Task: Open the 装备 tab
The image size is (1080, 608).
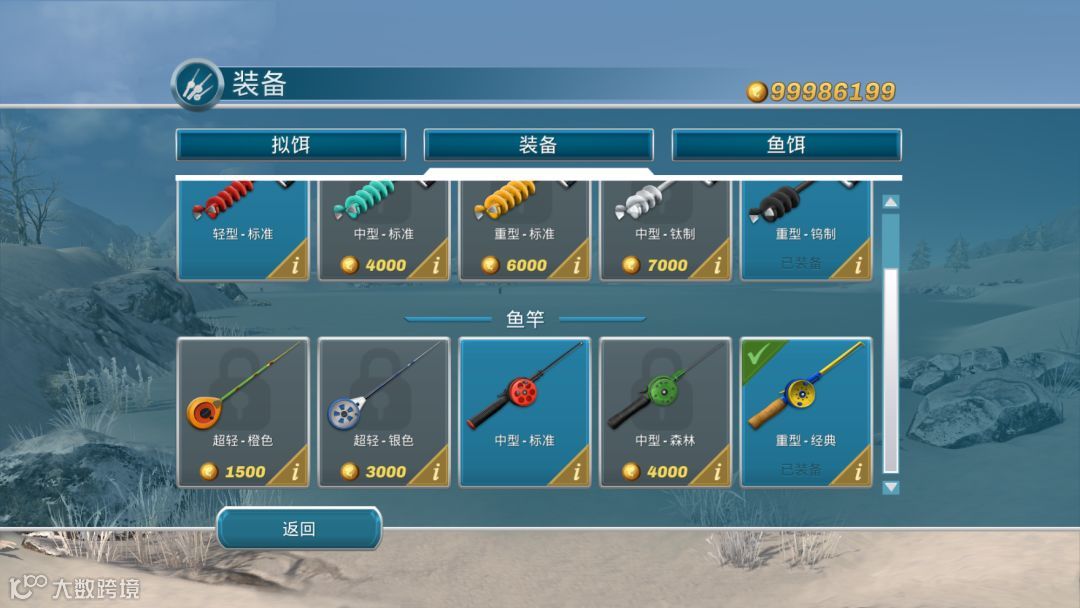Action: coord(538,145)
